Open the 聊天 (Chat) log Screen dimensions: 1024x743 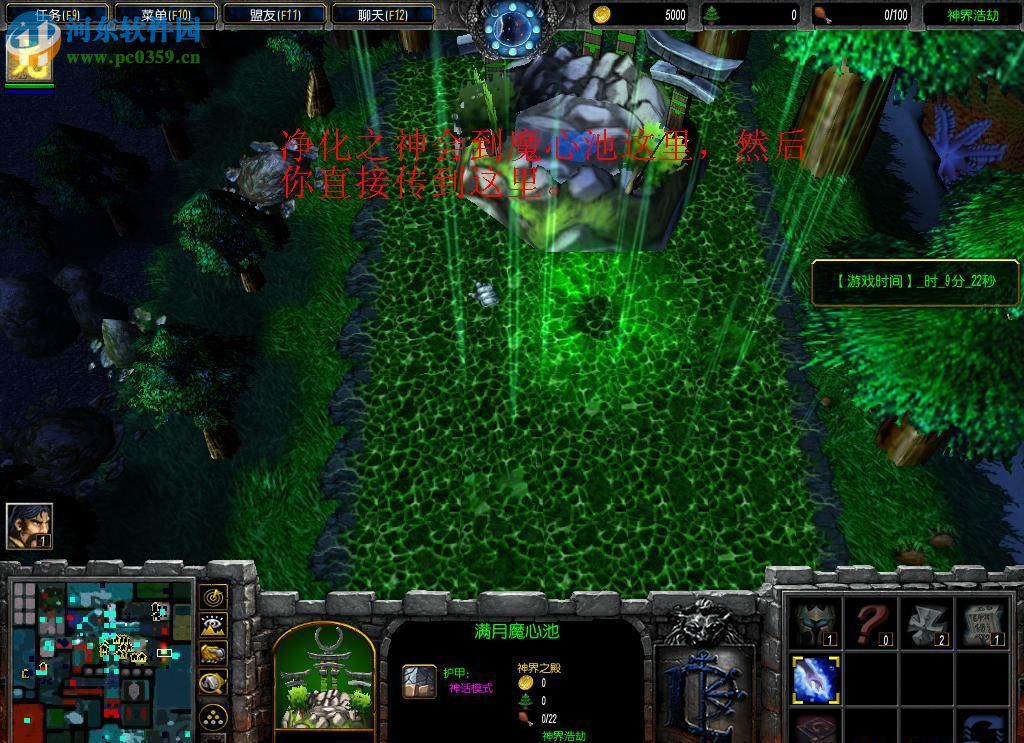pyautogui.click(x=383, y=15)
